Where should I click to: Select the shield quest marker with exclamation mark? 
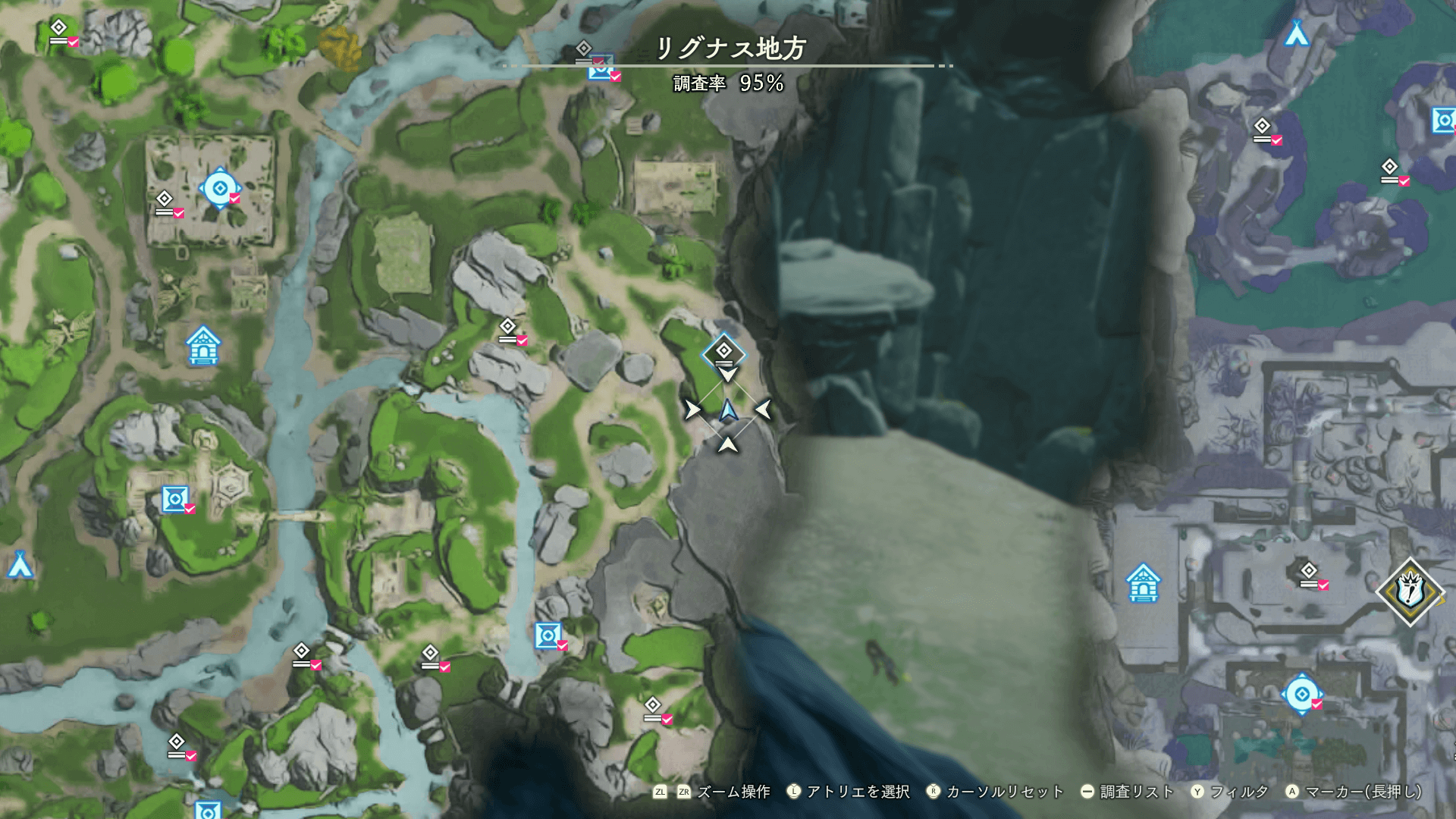[x=1410, y=591]
